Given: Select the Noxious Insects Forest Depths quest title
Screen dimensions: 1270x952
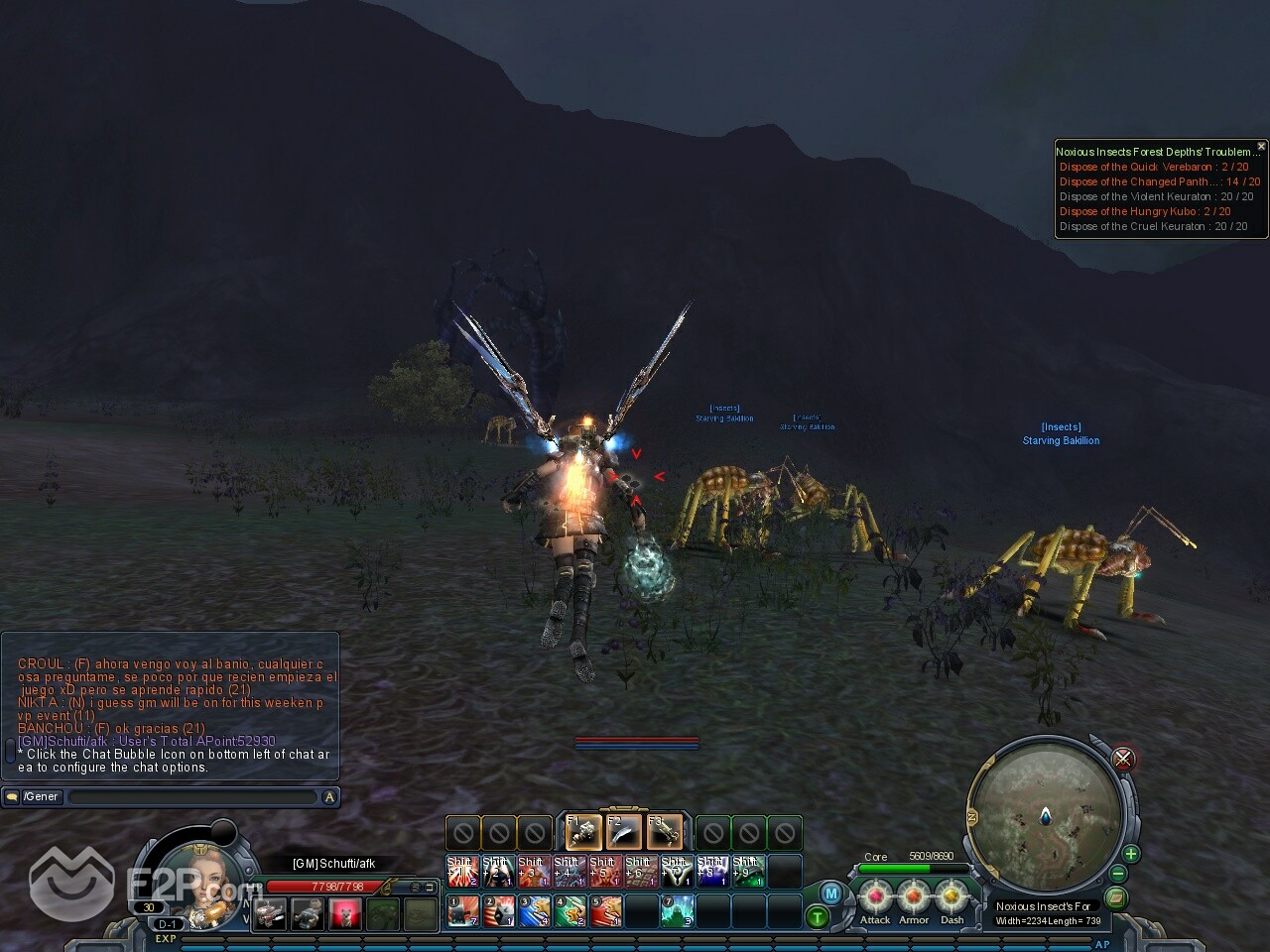Looking at the screenshot, I should 1156,152.
